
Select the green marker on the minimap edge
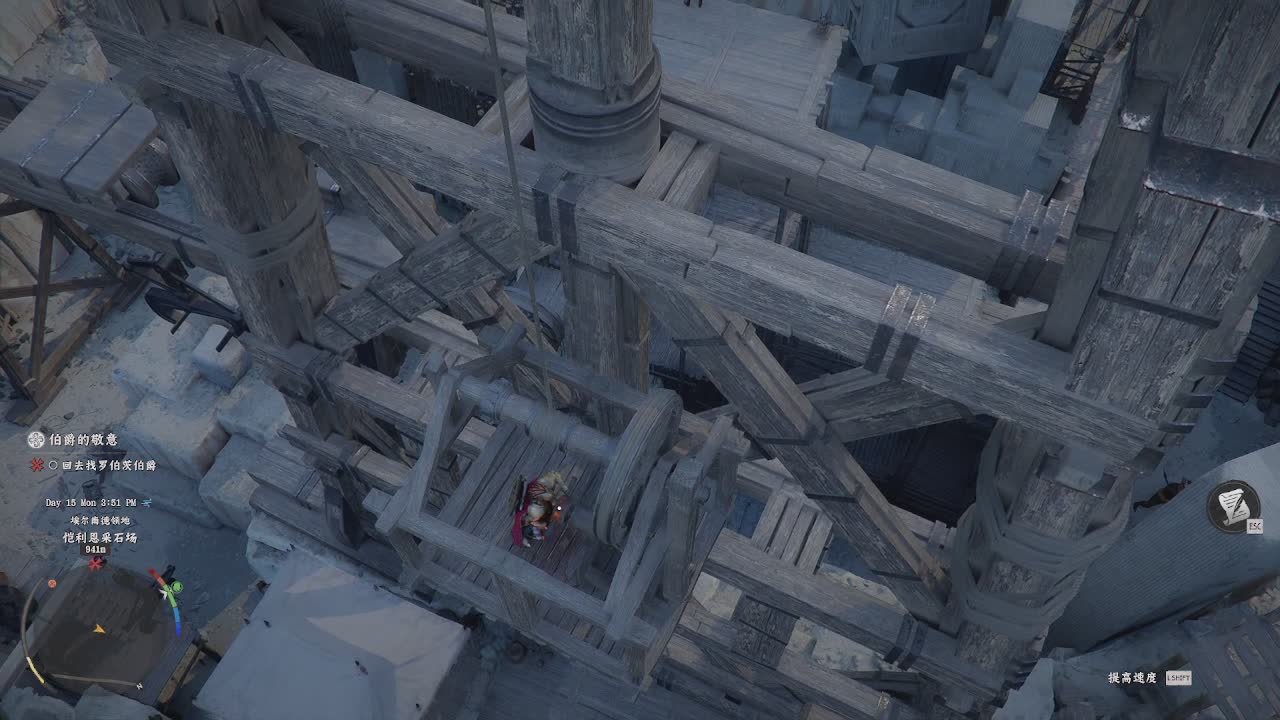coord(176,586)
